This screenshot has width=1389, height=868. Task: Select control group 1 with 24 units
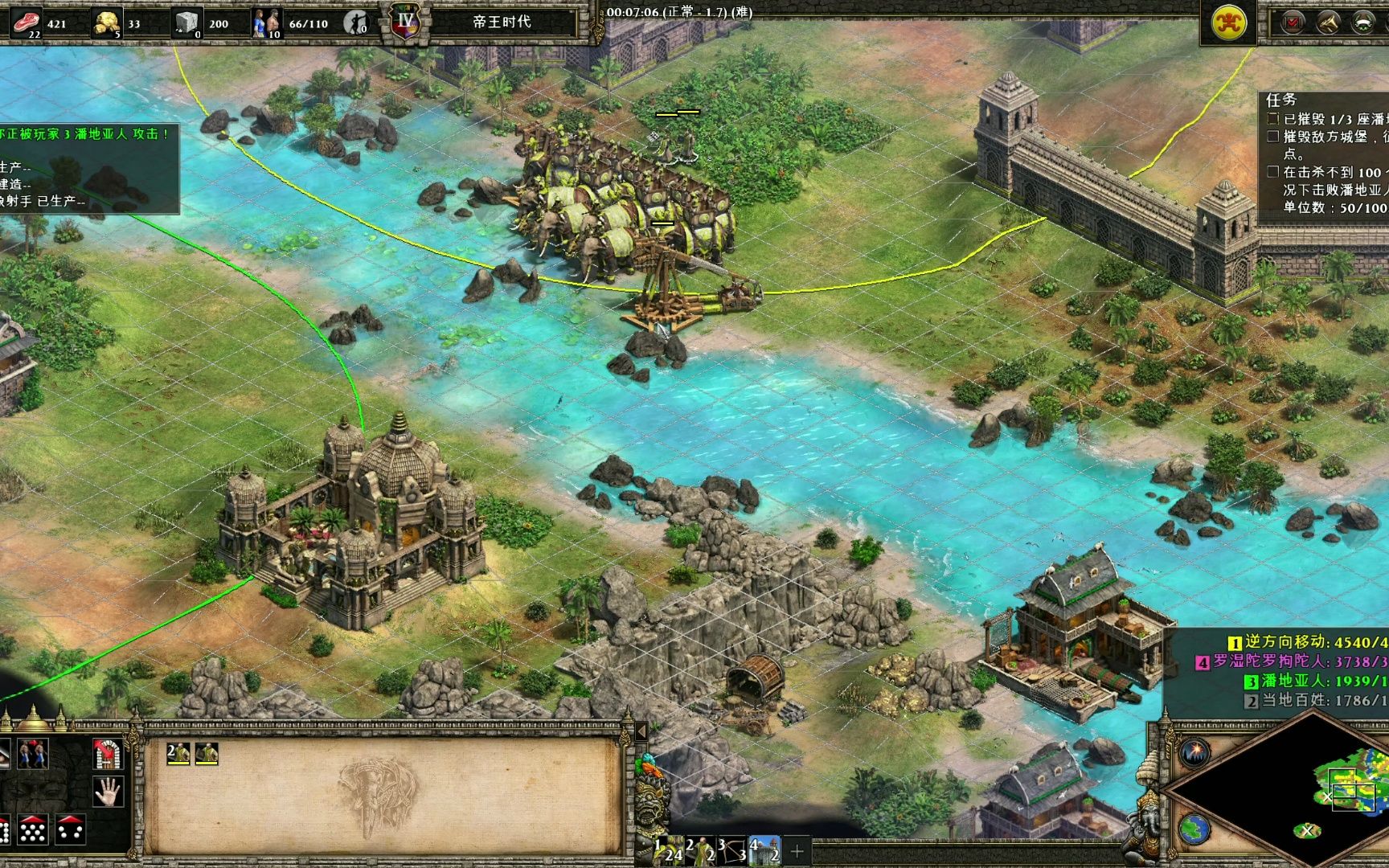(668, 850)
